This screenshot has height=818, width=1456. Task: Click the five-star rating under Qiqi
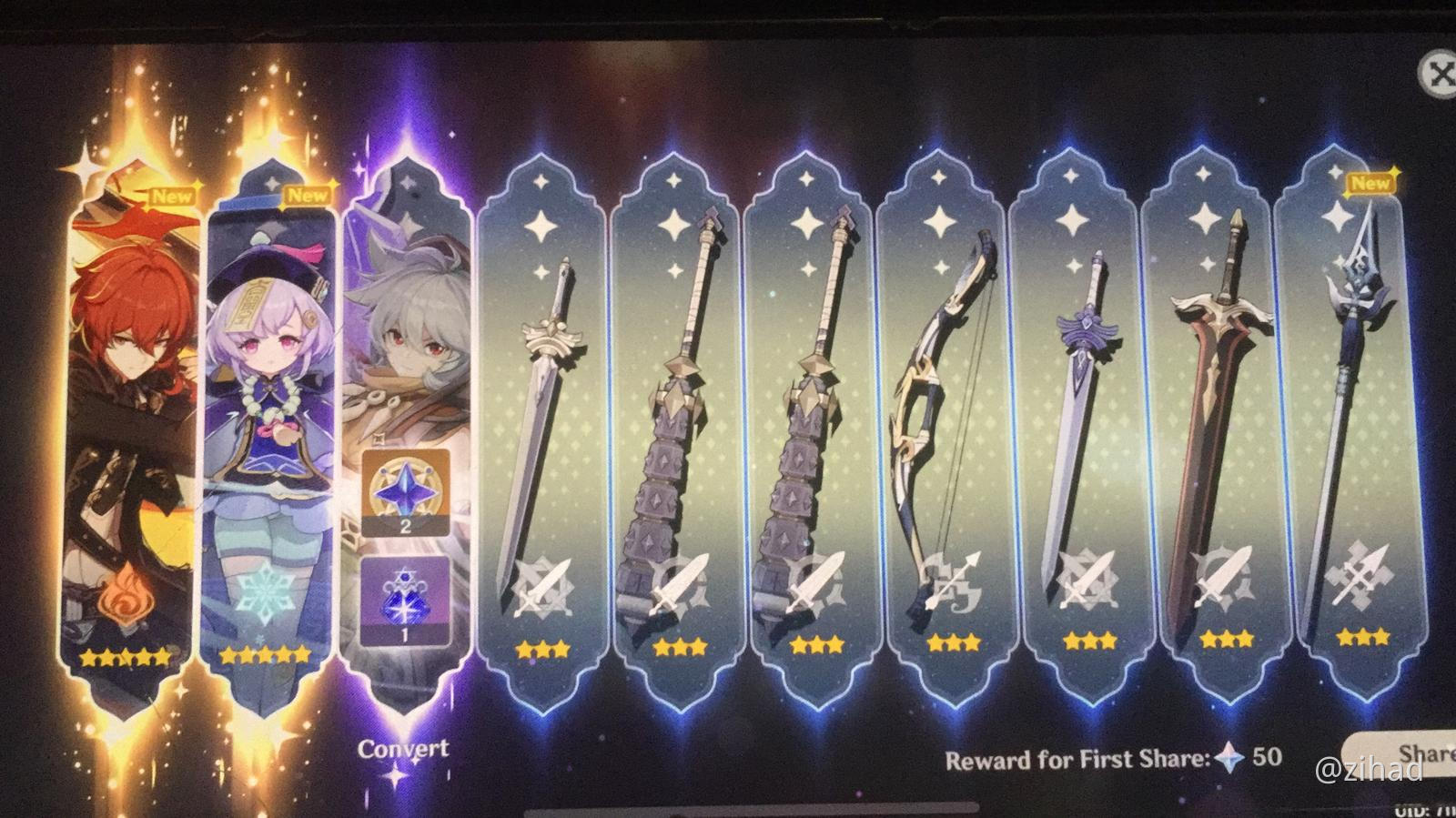point(266,651)
